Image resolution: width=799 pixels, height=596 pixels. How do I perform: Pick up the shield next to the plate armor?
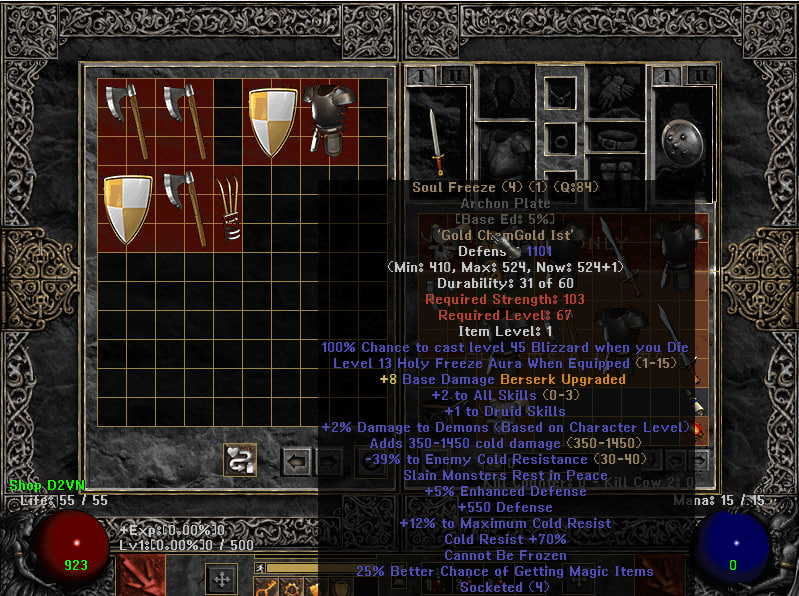pyautogui.click(x=272, y=121)
